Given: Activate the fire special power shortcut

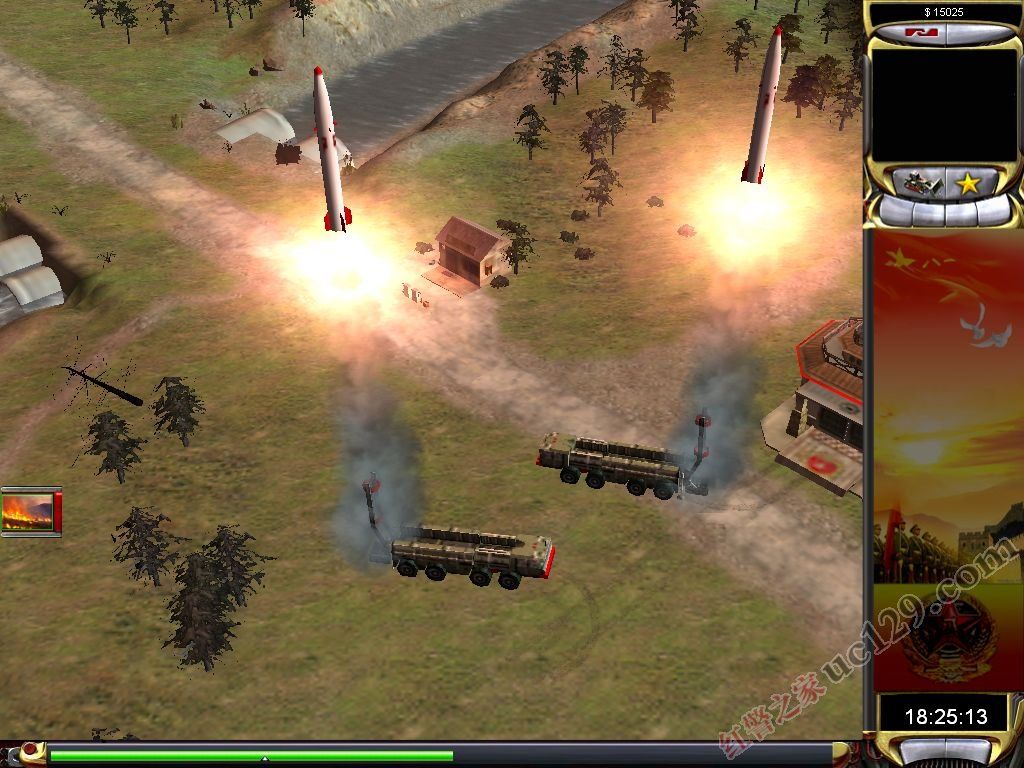Looking at the screenshot, I should coord(31,512).
